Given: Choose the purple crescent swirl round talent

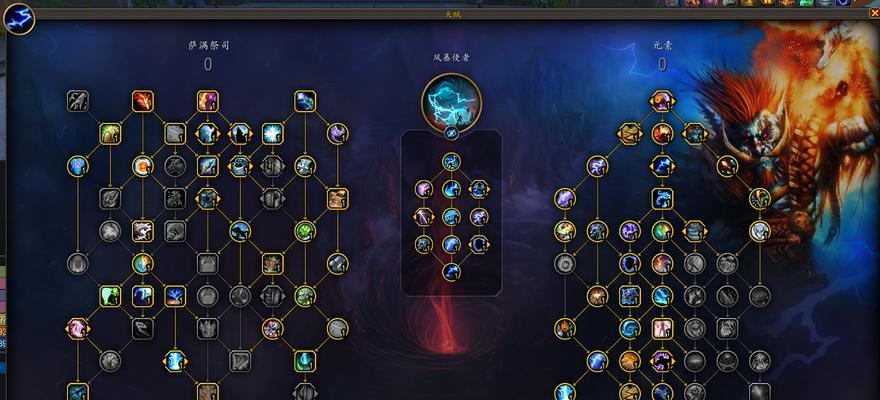Looking at the screenshot, I should pyautogui.click(x=338, y=132).
